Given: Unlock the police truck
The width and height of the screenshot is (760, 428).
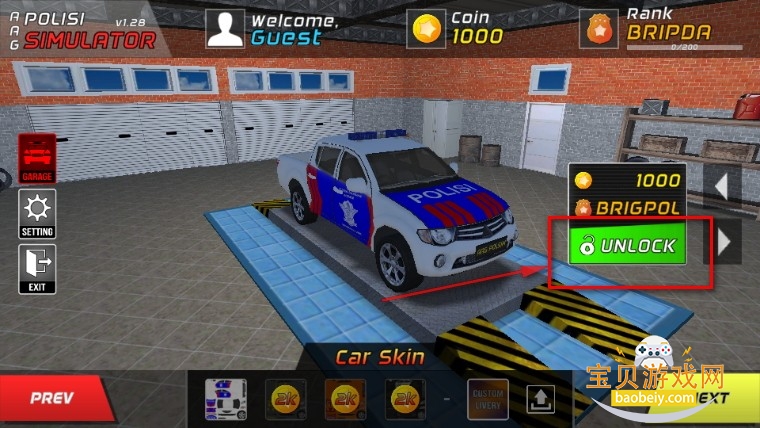Looking at the screenshot, I should tap(628, 245).
